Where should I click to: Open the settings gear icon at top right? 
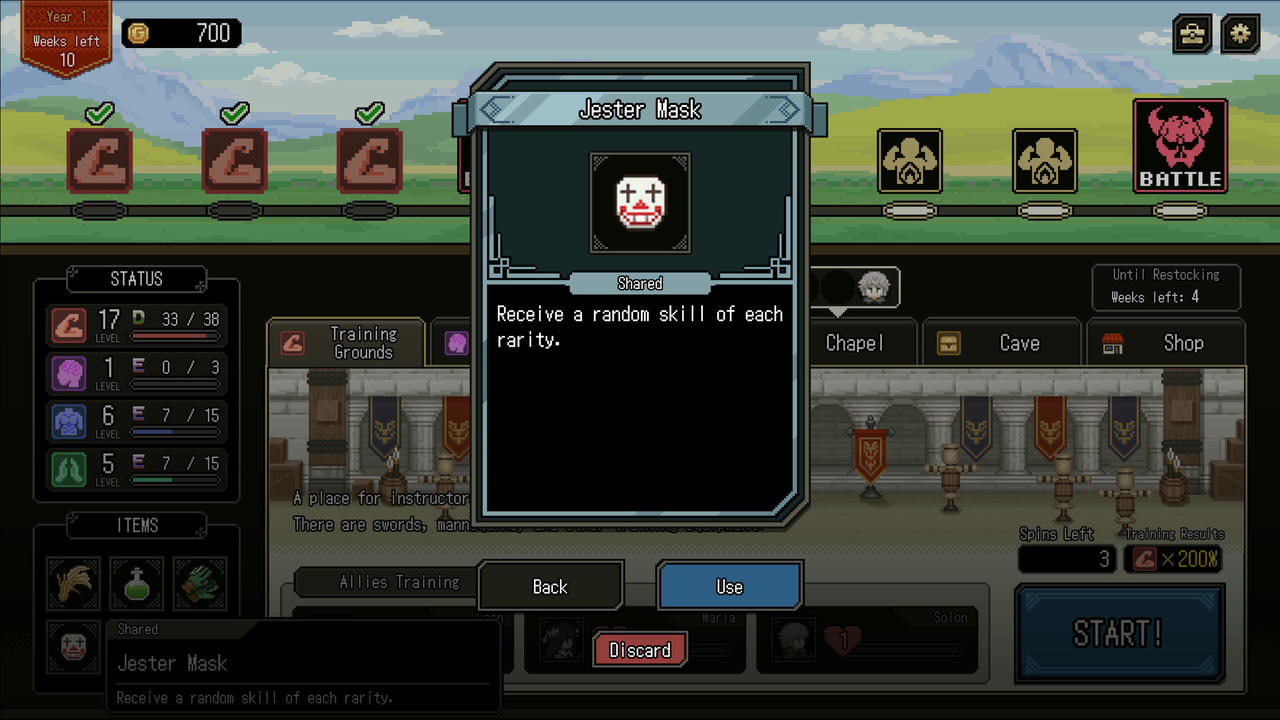[1239, 33]
